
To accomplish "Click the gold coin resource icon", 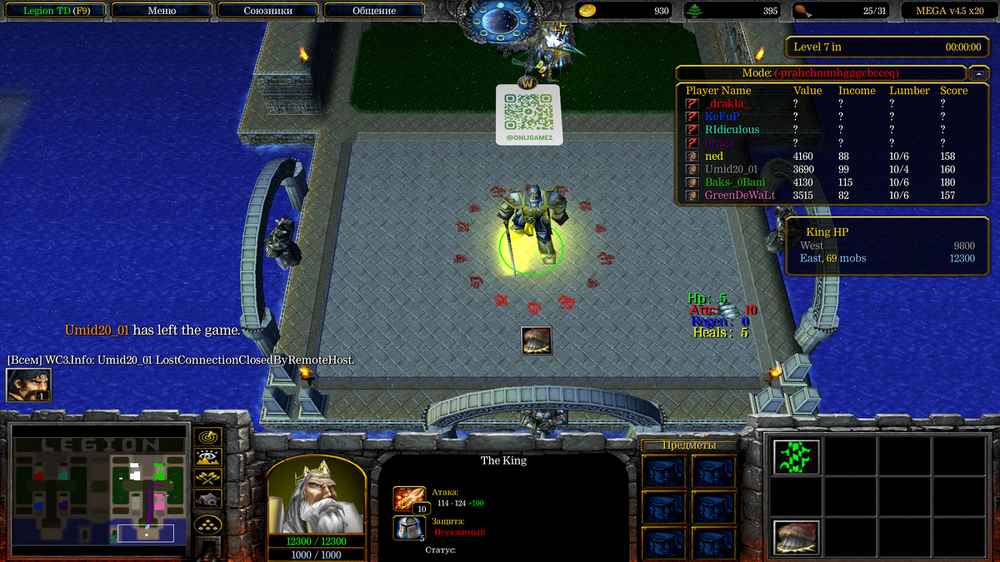I will pos(588,11).
